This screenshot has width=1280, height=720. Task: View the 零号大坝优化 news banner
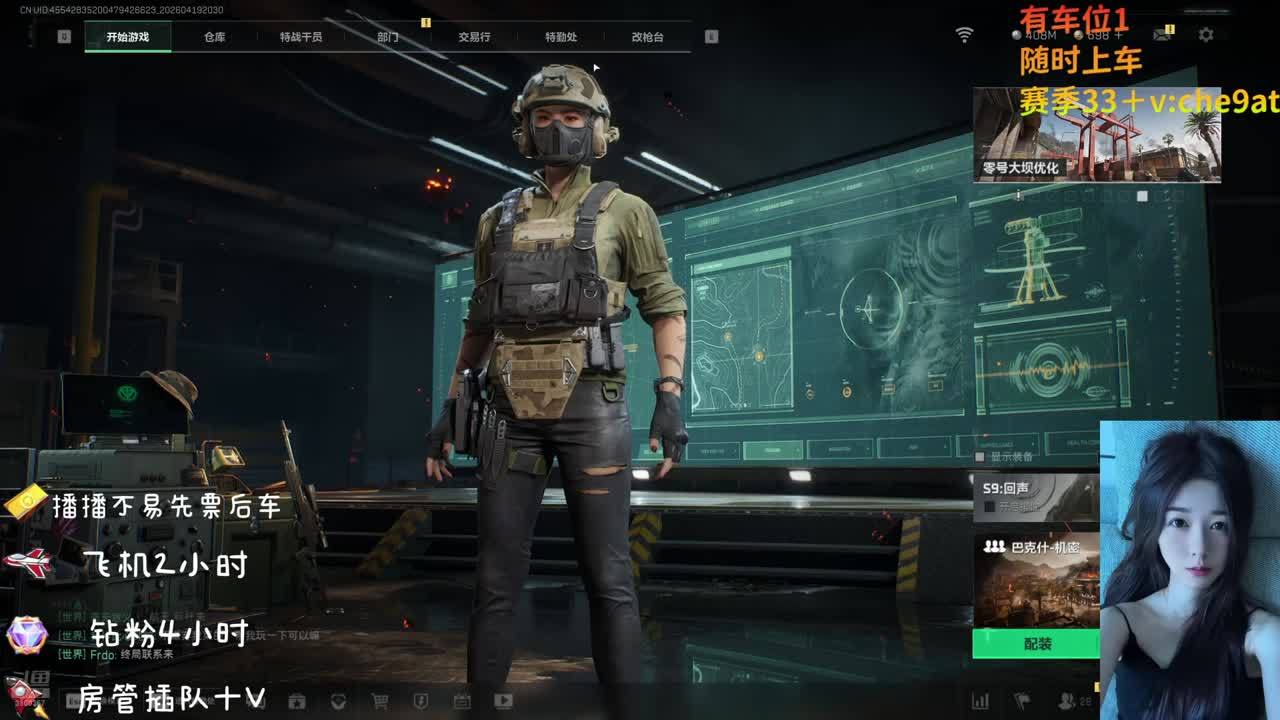coord(1096,135)
